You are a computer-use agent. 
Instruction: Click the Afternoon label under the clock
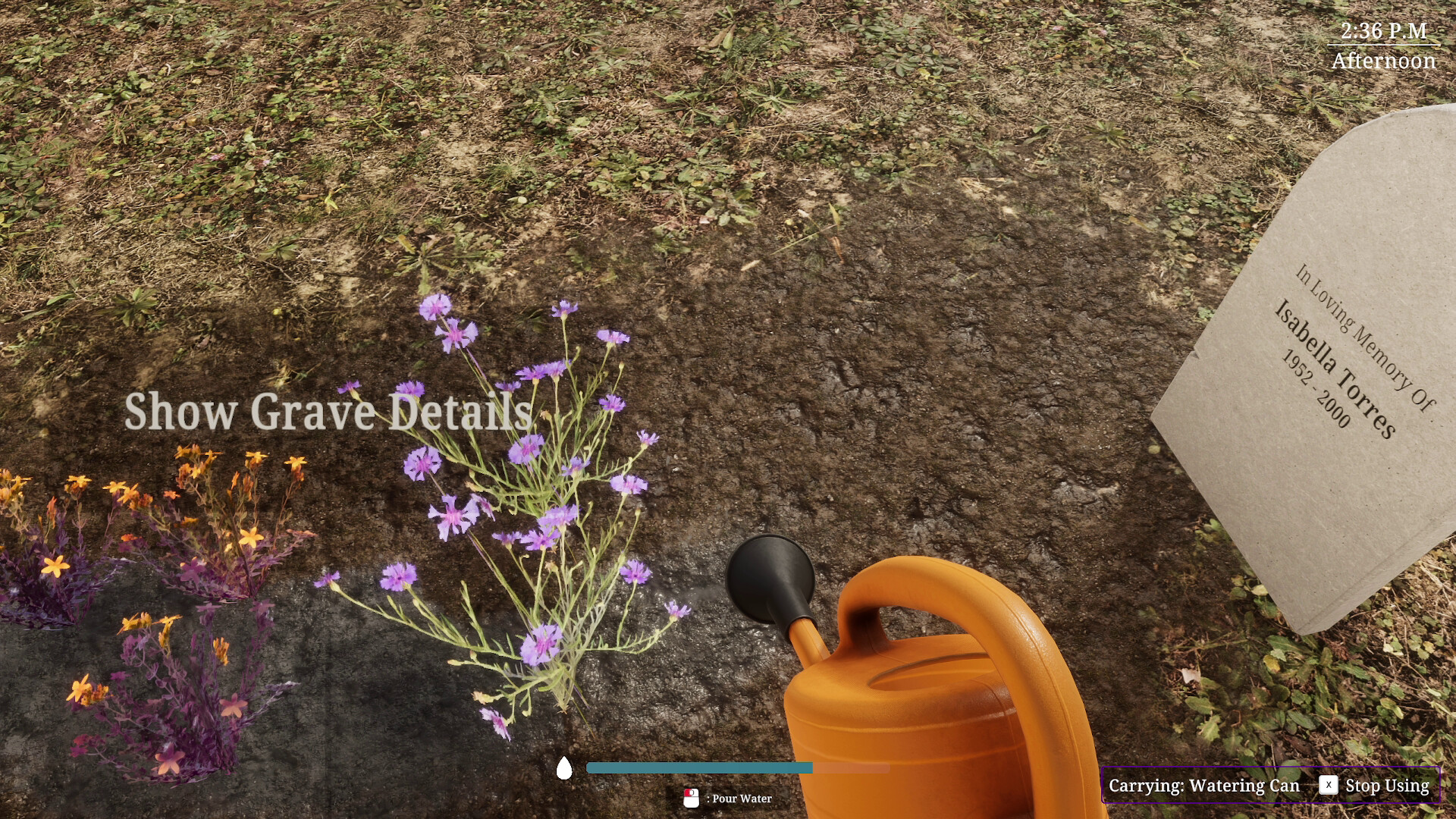[x=1384, y=61]
